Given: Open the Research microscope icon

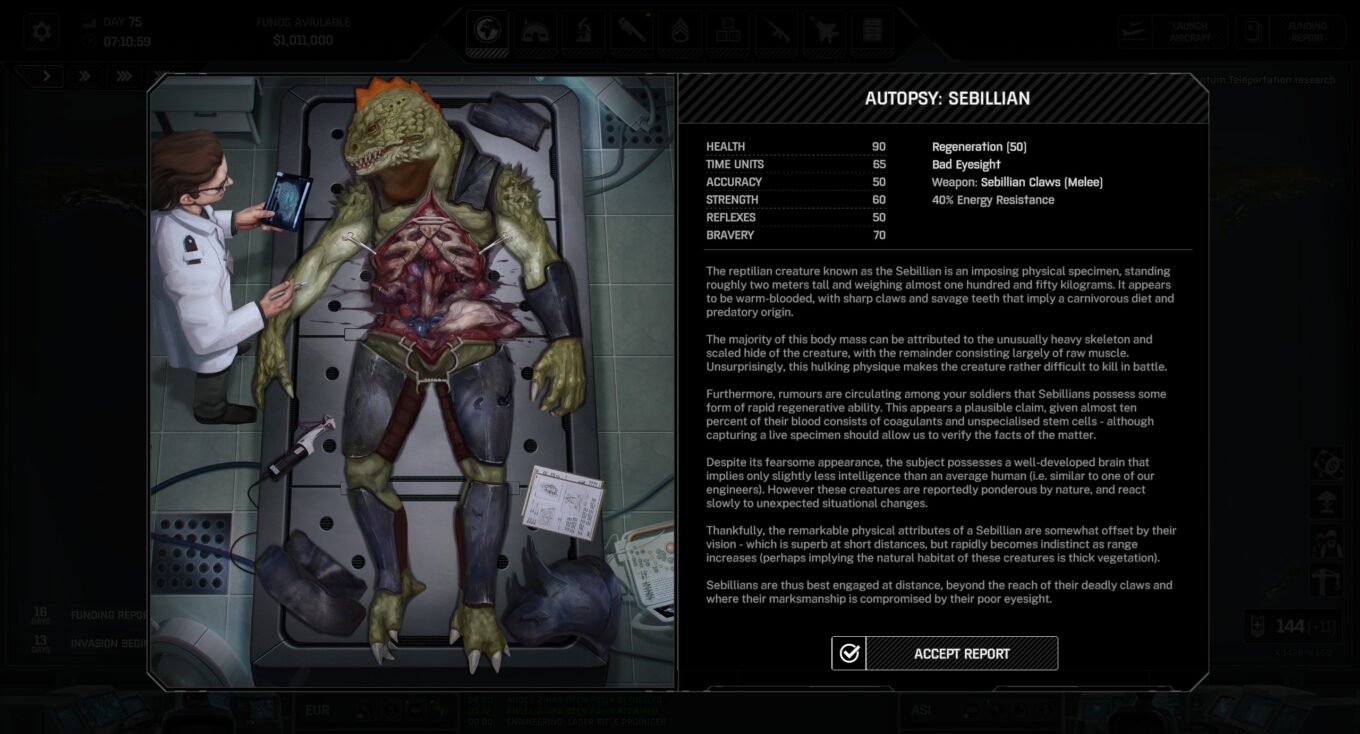Looking at the screenshot, I should click(x=583, y=30).
